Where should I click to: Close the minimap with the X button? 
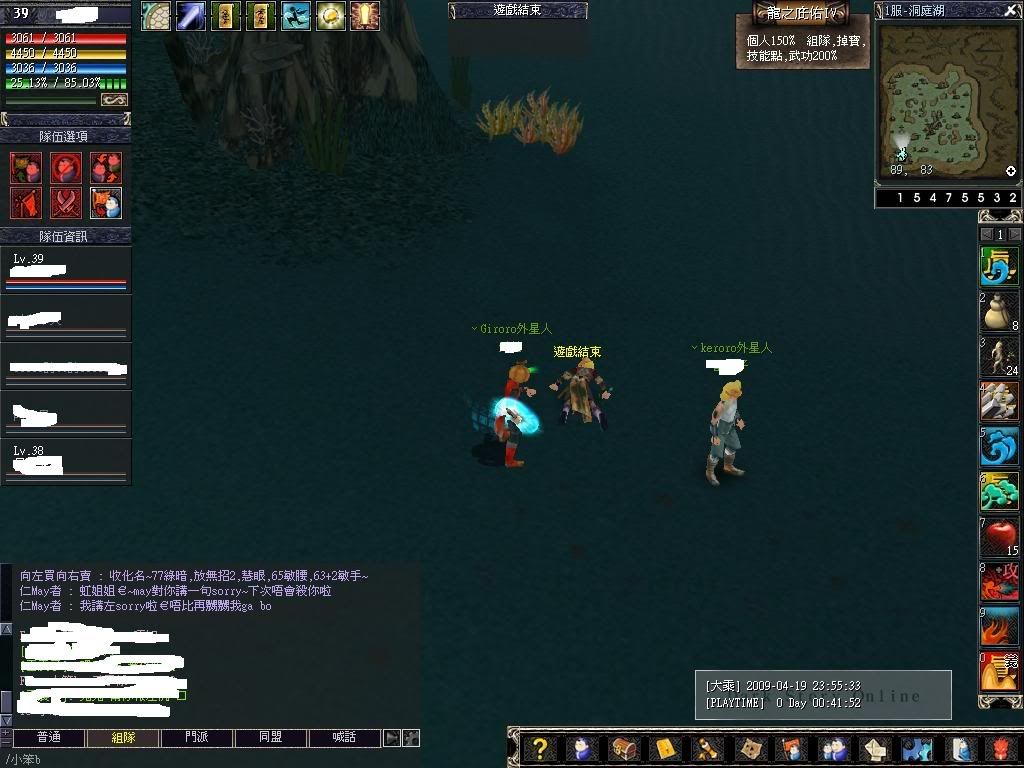click(1010, 11)
